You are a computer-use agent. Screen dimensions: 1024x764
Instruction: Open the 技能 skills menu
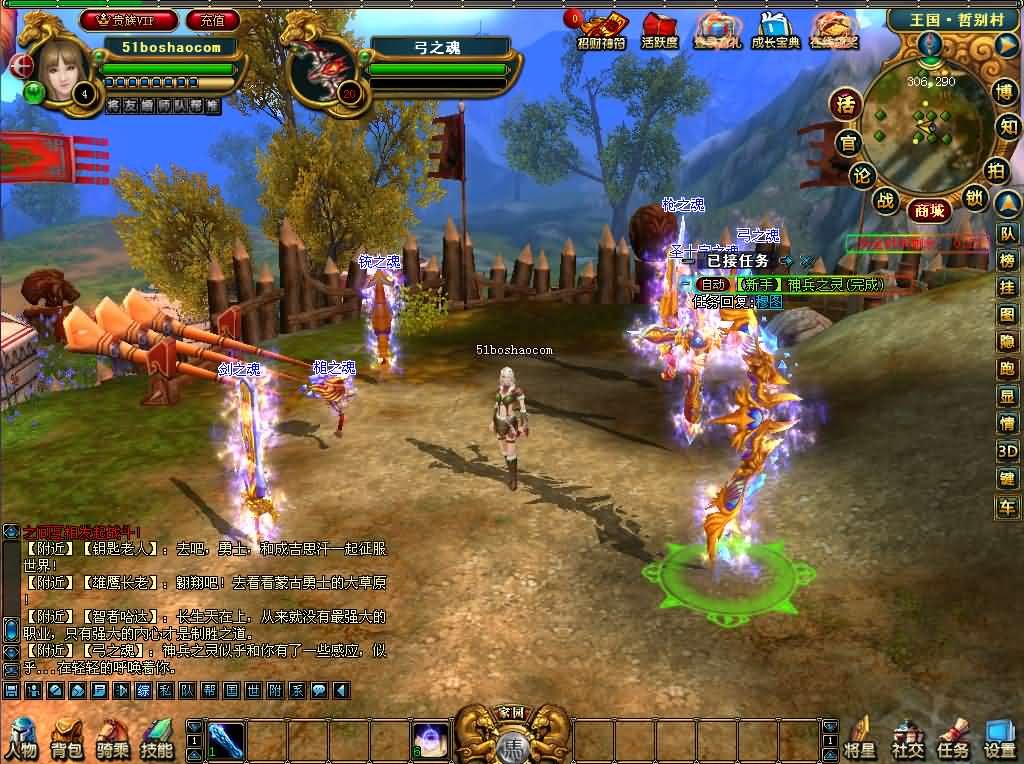(x=157, y=738)
